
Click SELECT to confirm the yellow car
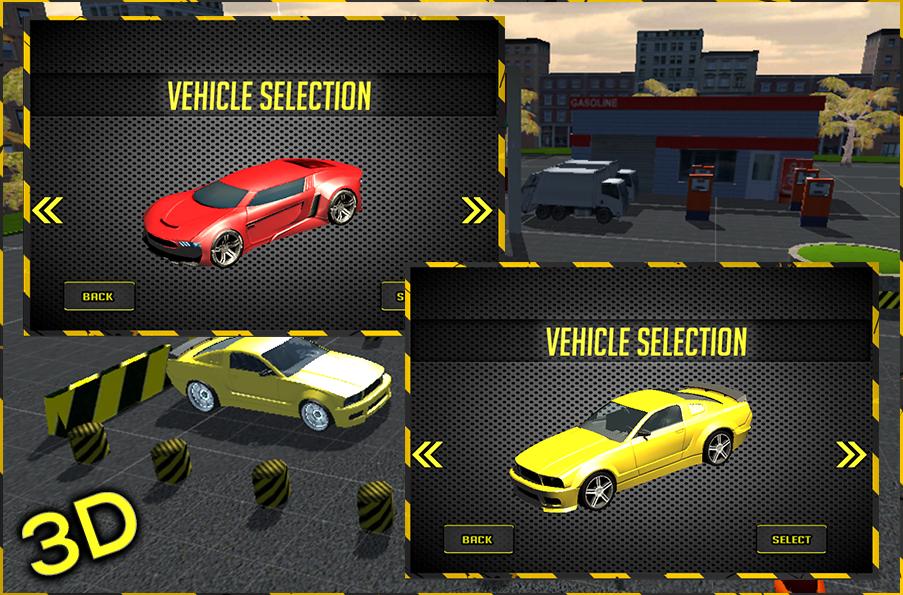click(791, 539)
